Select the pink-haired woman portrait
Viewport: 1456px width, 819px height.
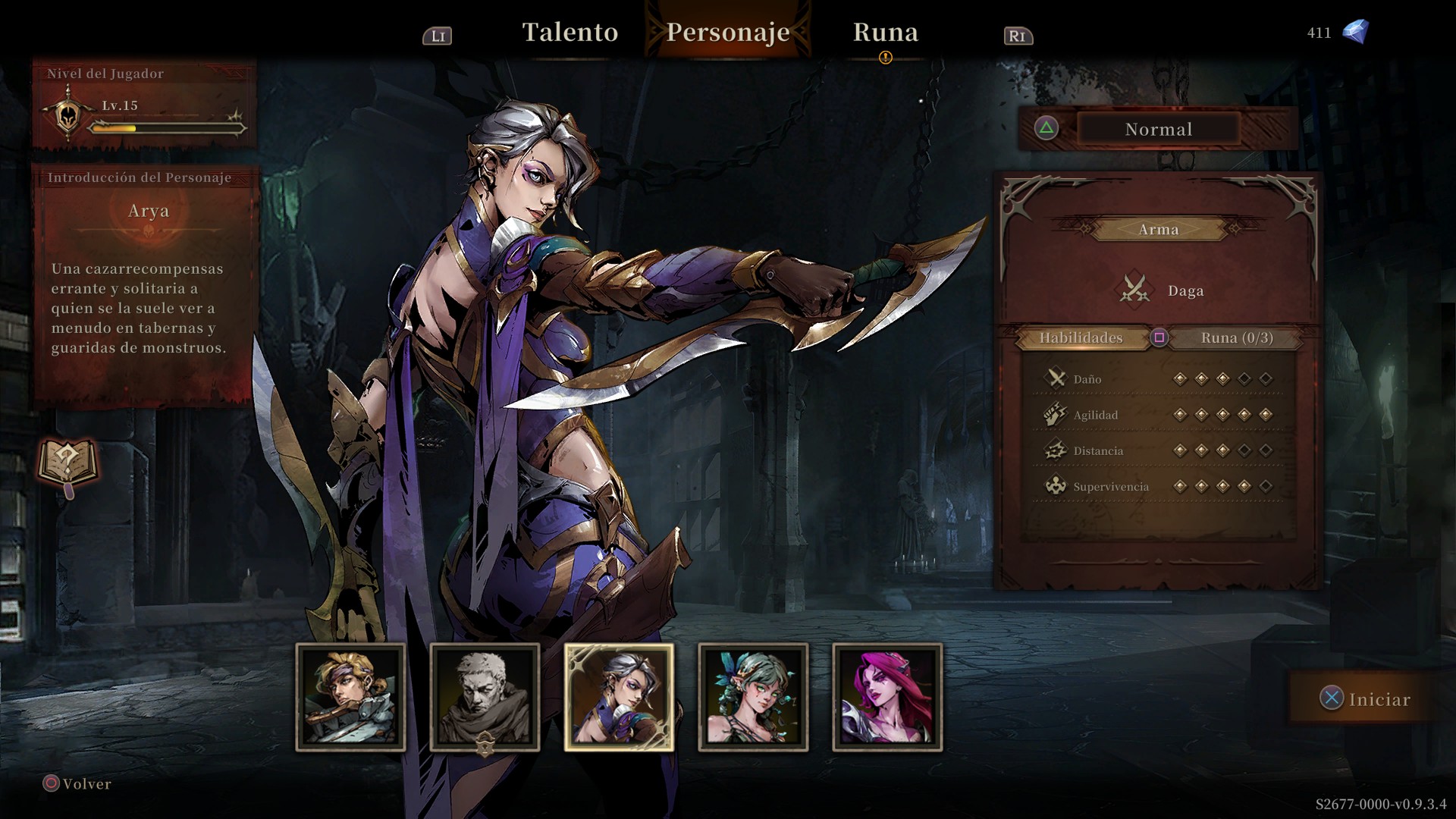(x=887, y=697)
